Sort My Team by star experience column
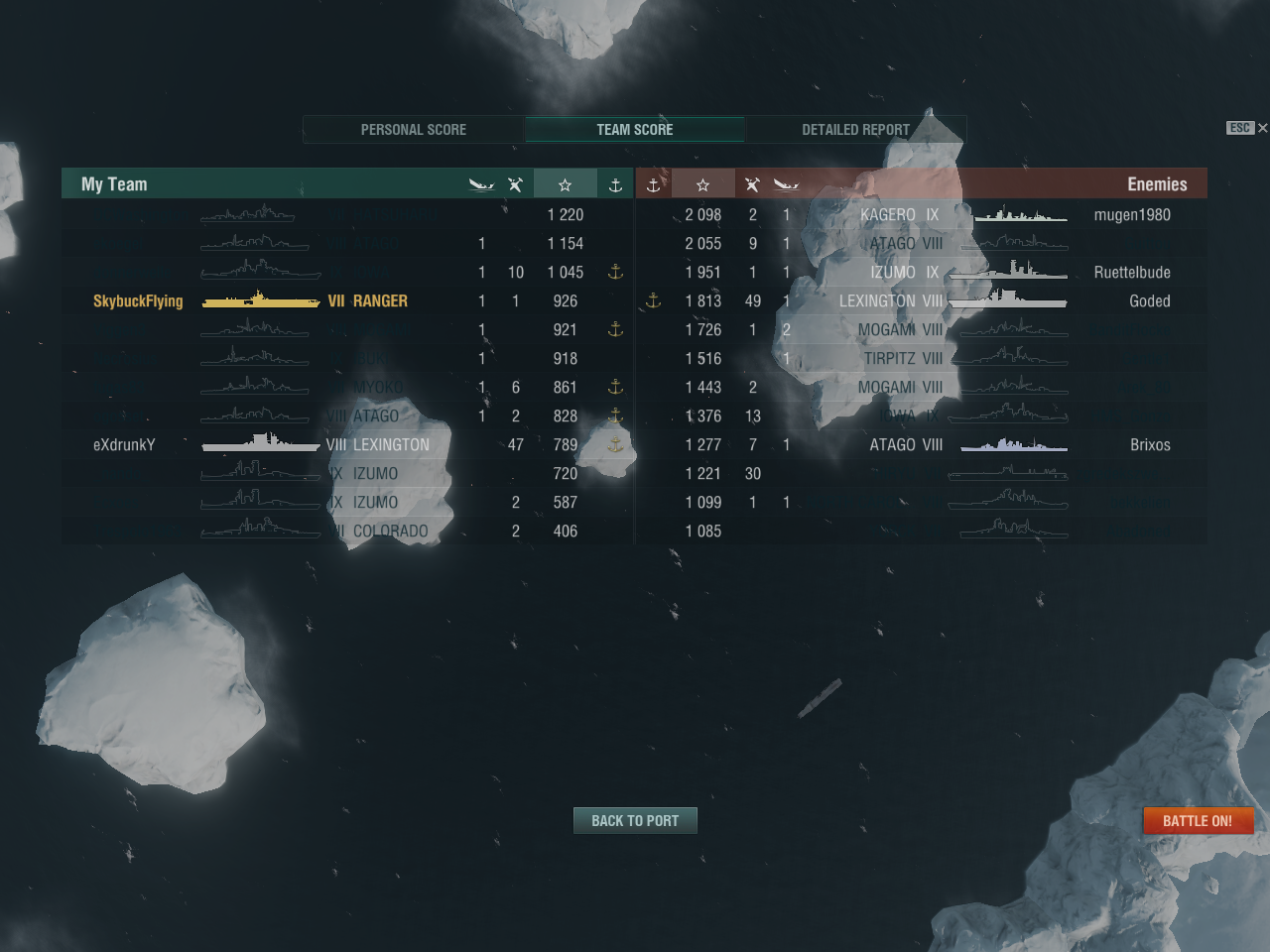This screenshot has width=1270, height=952. [x=565, y=185]
